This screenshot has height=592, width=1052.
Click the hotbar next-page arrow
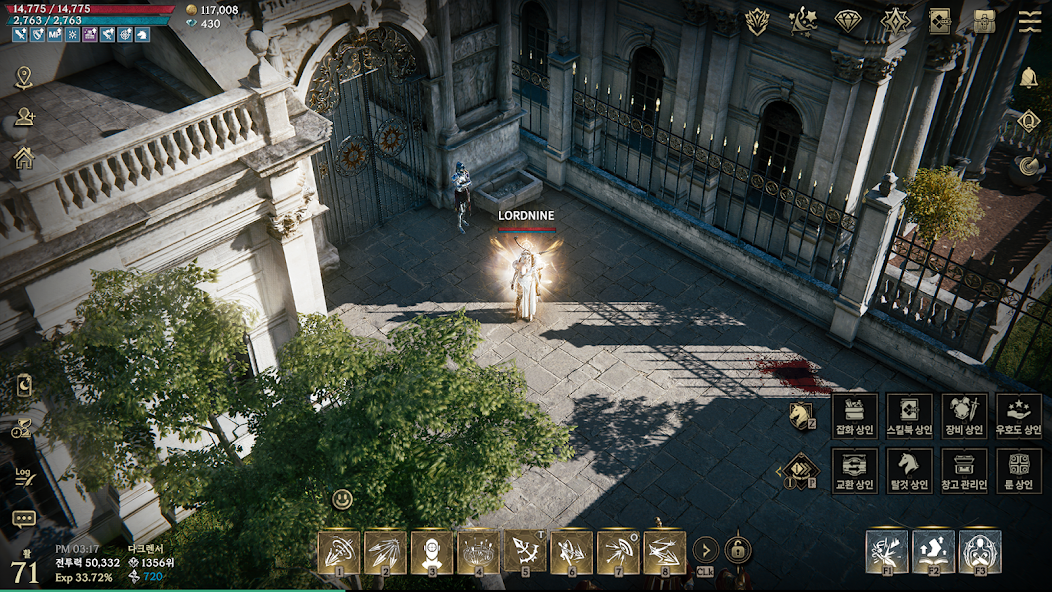705,550
